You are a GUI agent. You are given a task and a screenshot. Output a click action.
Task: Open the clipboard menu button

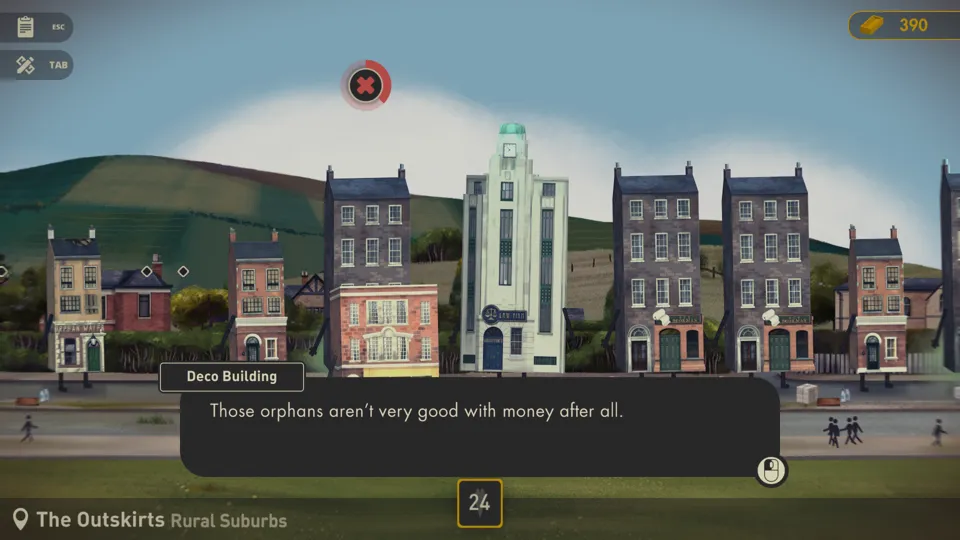(27, 27)
